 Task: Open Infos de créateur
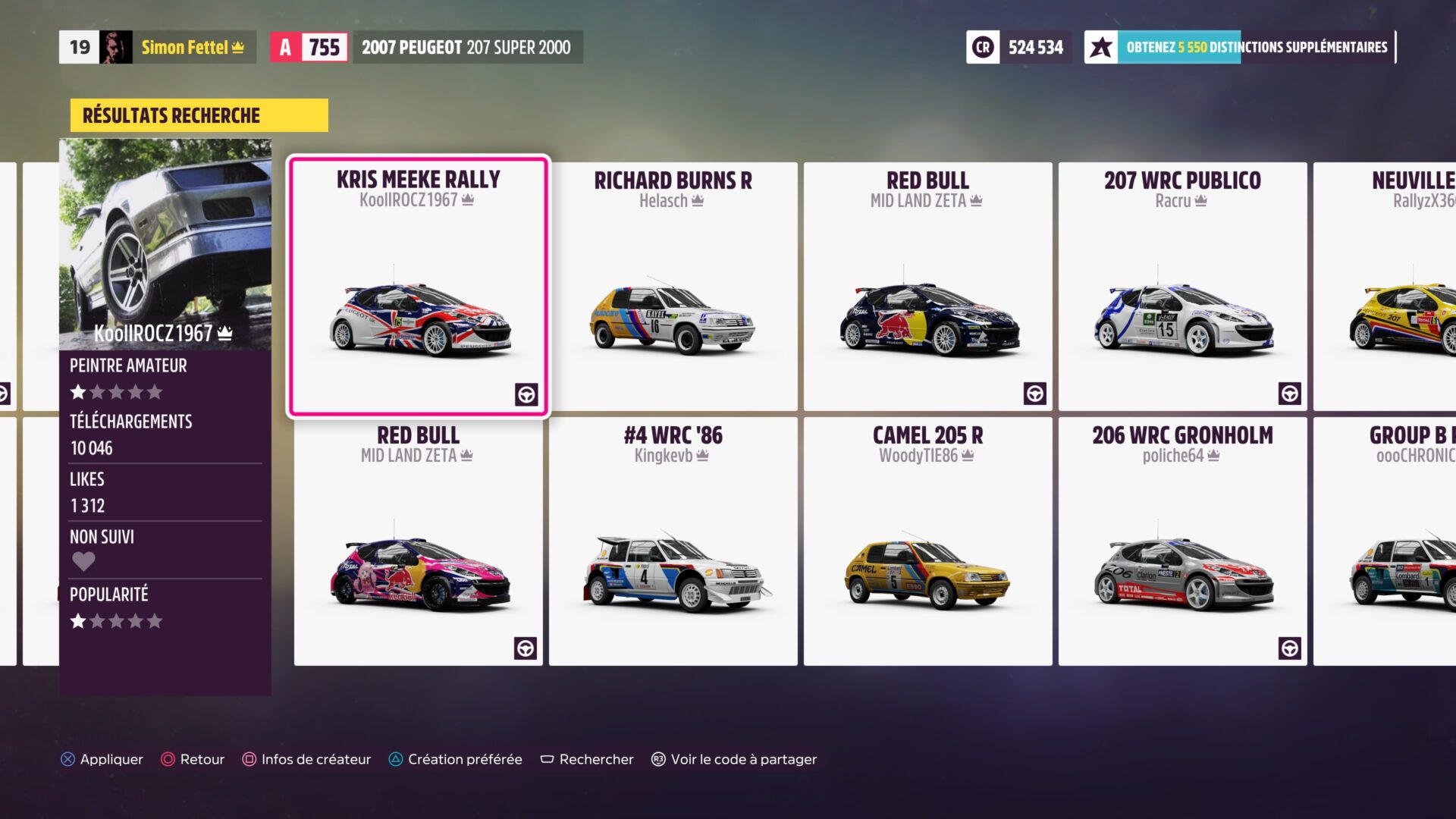coord(306,759)
